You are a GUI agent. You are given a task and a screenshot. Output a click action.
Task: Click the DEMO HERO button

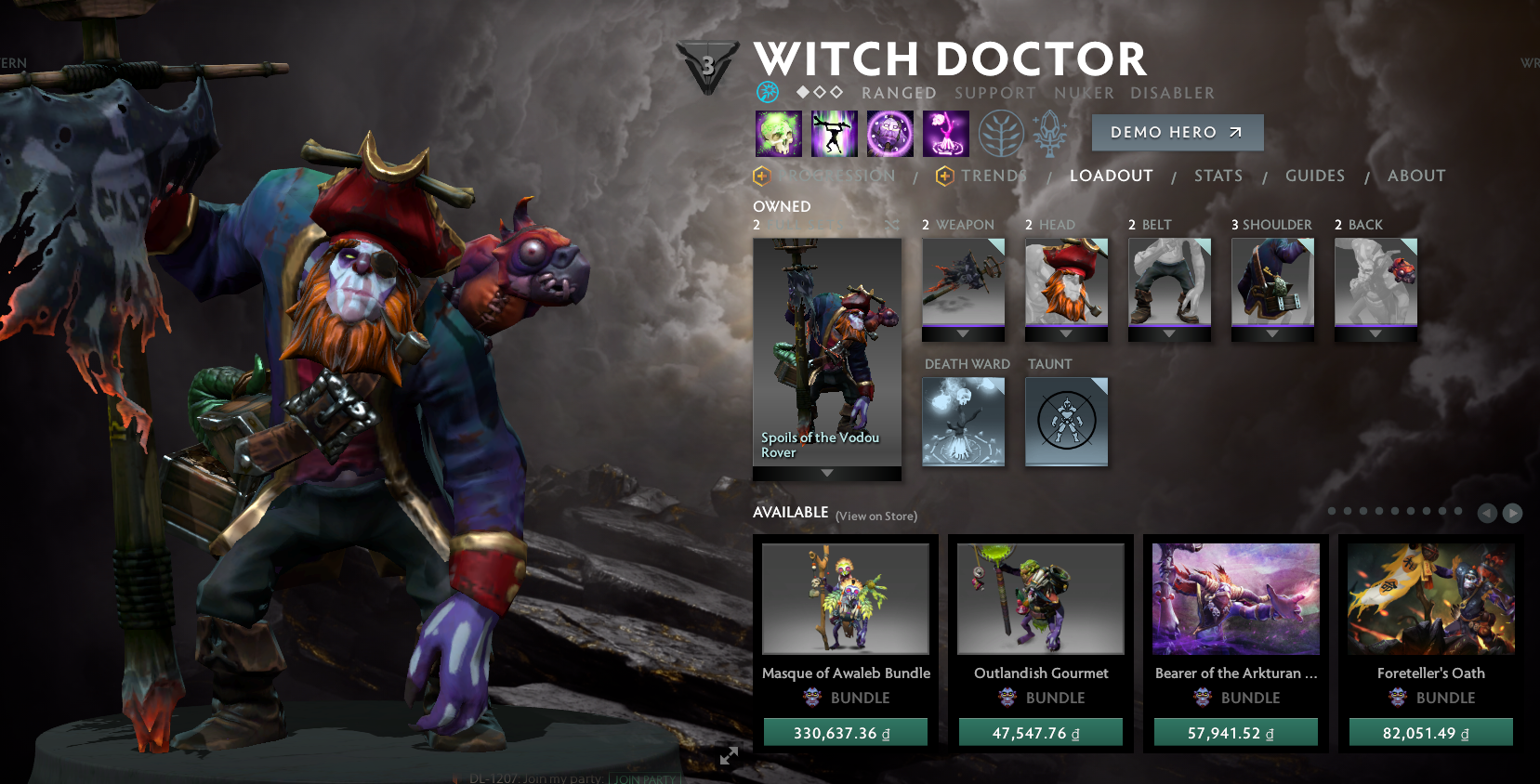1177,132
